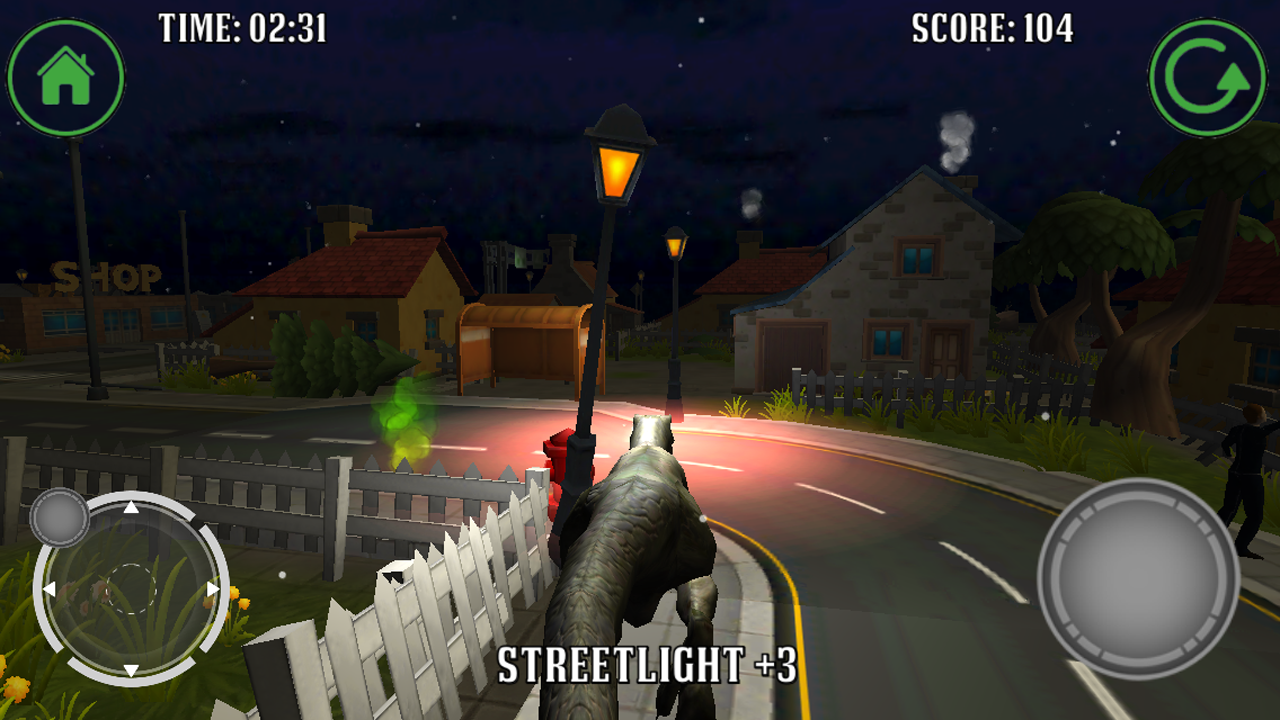The width and height of the screenshot is (1280, 720).
Task: Tap the center of the directional control pad
Action: [x=131, y=589]
